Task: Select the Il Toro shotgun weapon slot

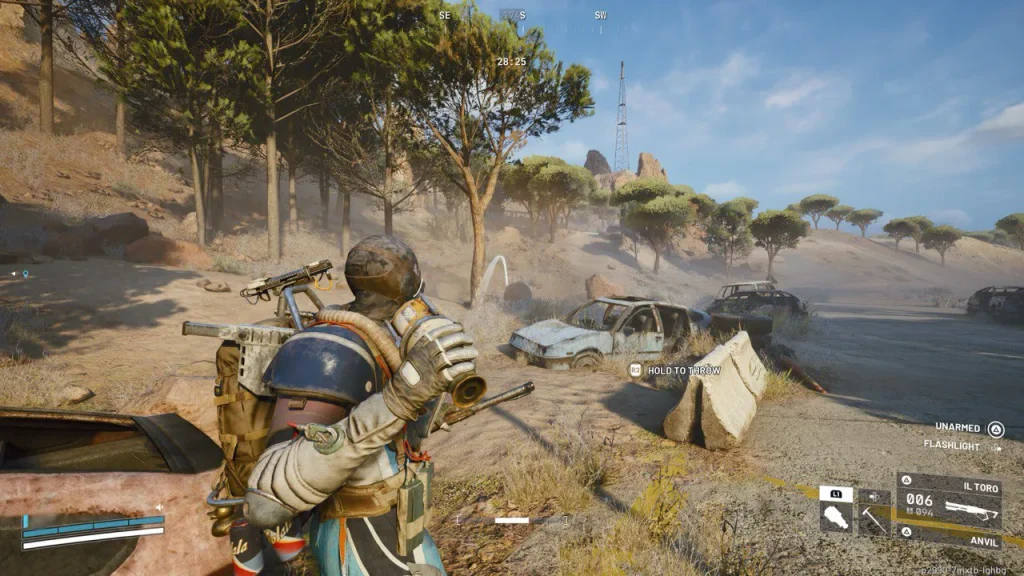Action: point(948,500)
